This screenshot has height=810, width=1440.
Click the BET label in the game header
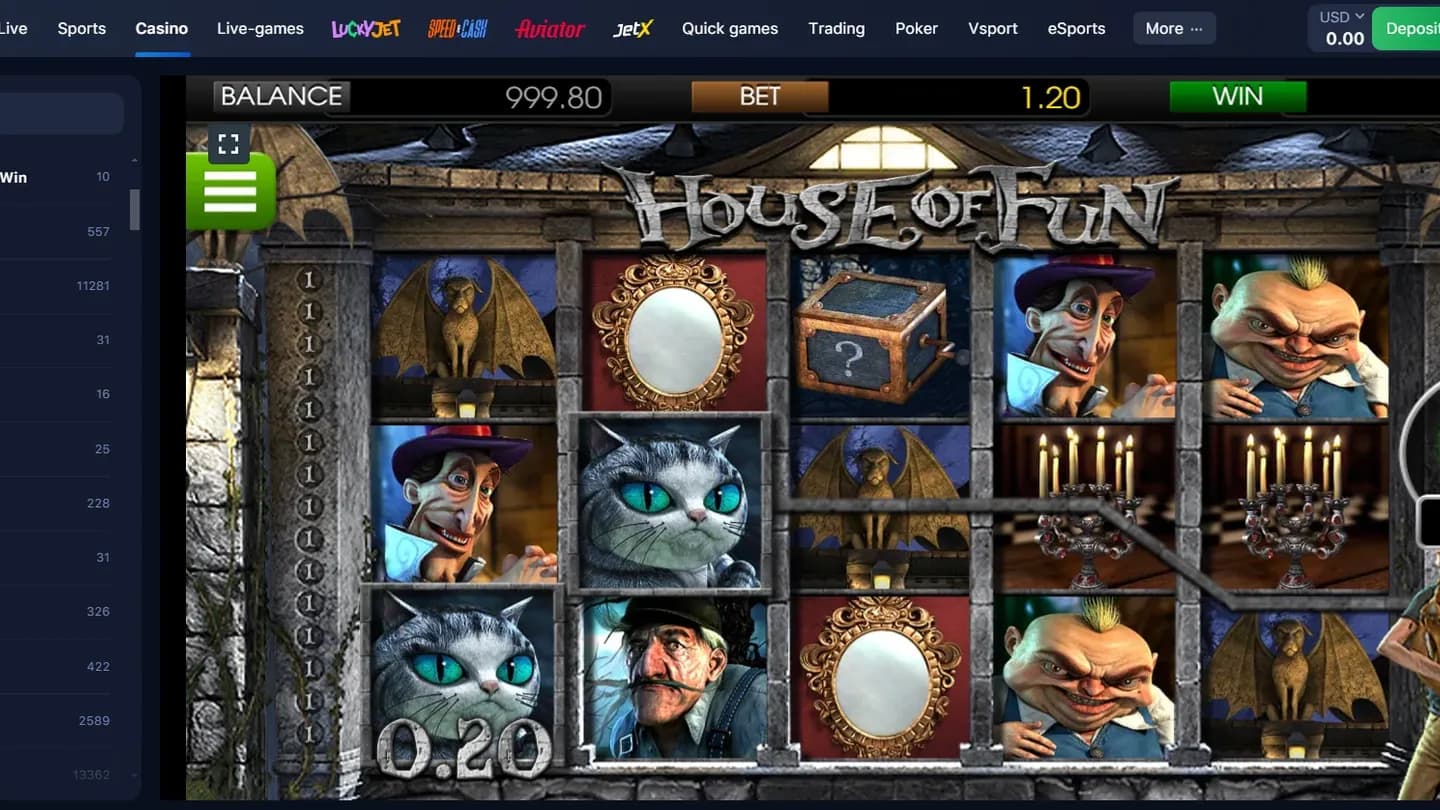coord(760,96)
